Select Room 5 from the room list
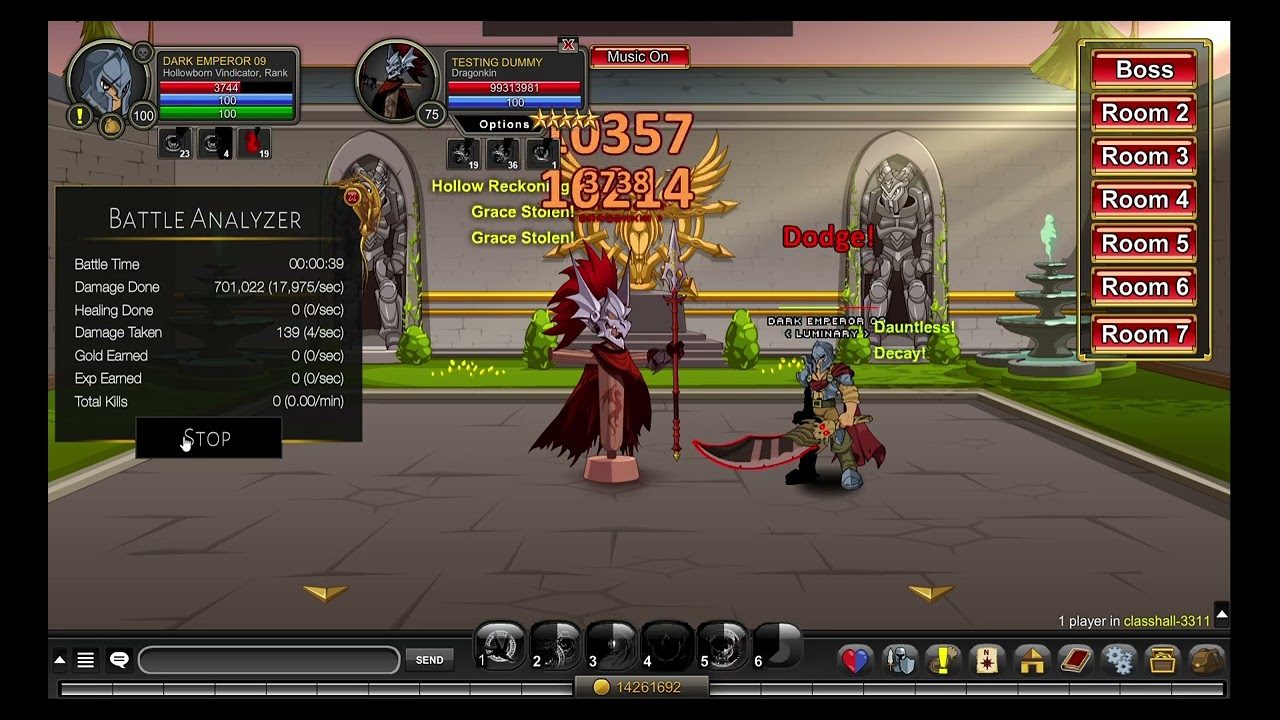The height and width of the screenshot is (720, 1280). point(1143,243)
